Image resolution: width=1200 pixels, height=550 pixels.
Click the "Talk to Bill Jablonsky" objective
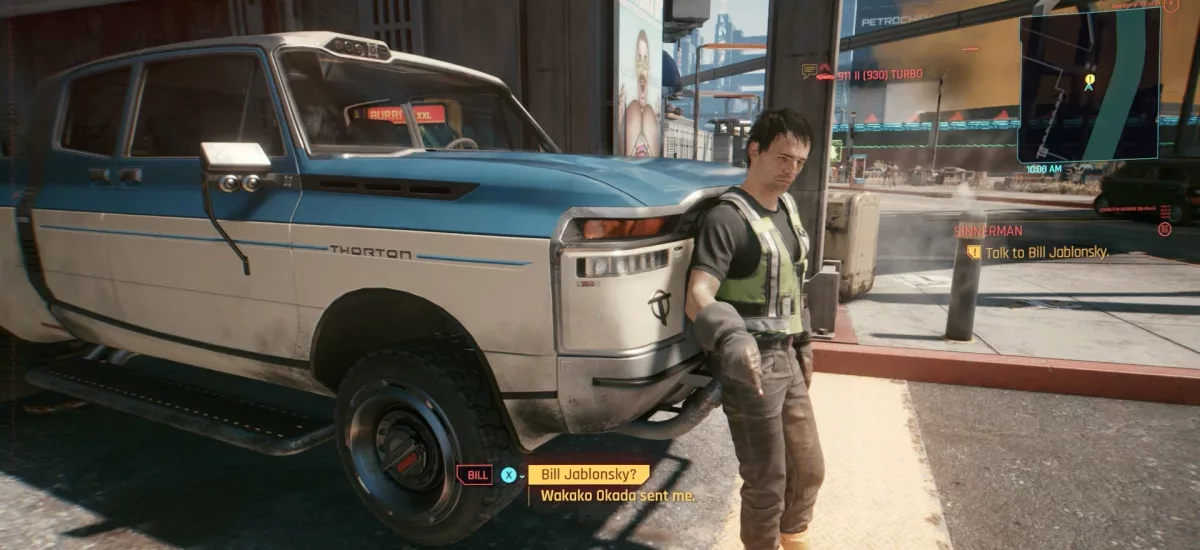(x=1047, y=253)
